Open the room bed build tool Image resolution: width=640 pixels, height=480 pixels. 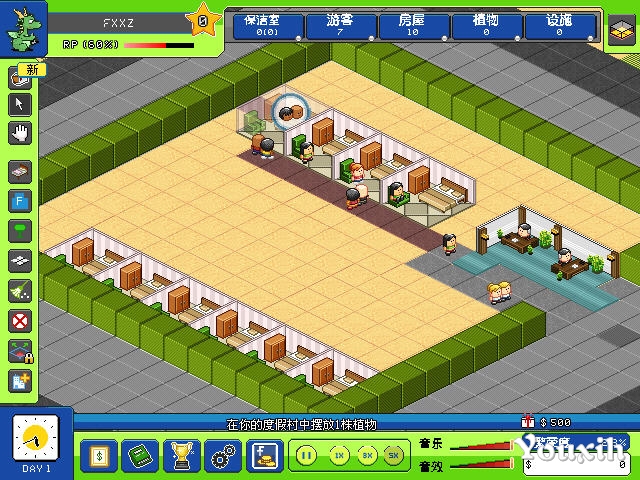(21, 172)
